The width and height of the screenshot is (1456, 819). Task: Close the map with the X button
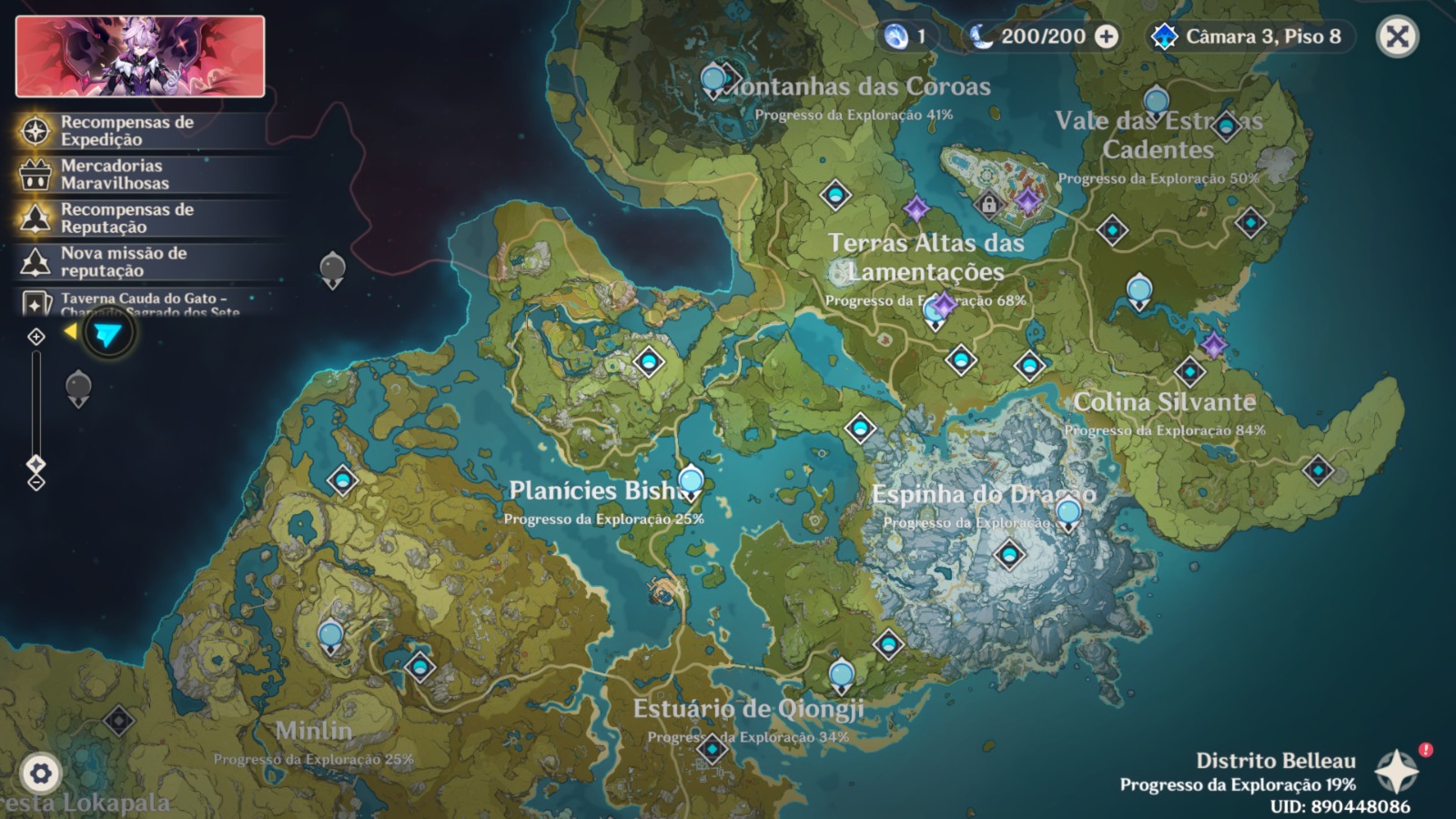[1397, 37]
